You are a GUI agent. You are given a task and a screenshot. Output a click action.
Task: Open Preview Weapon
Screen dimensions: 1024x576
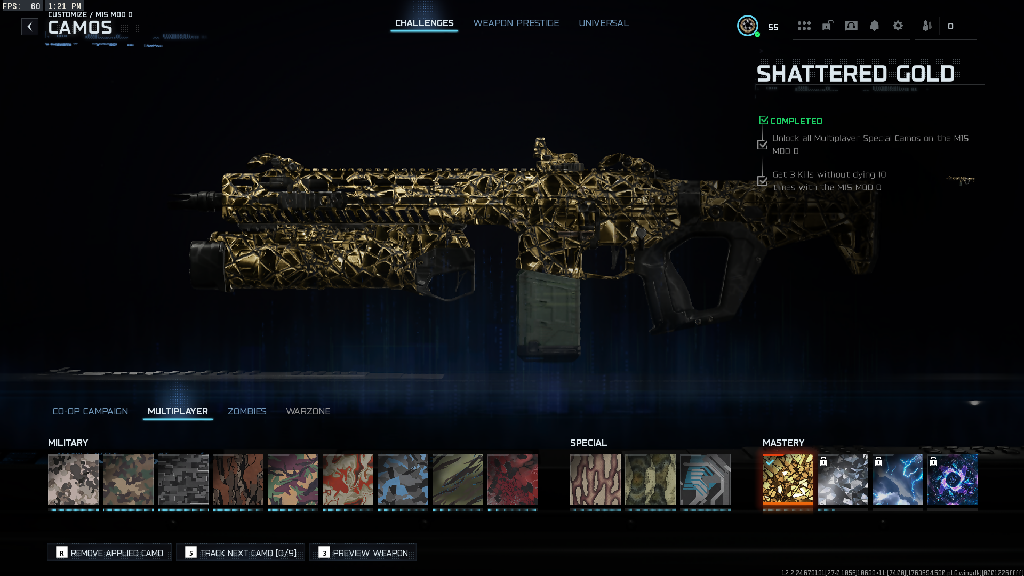[363, 552]
